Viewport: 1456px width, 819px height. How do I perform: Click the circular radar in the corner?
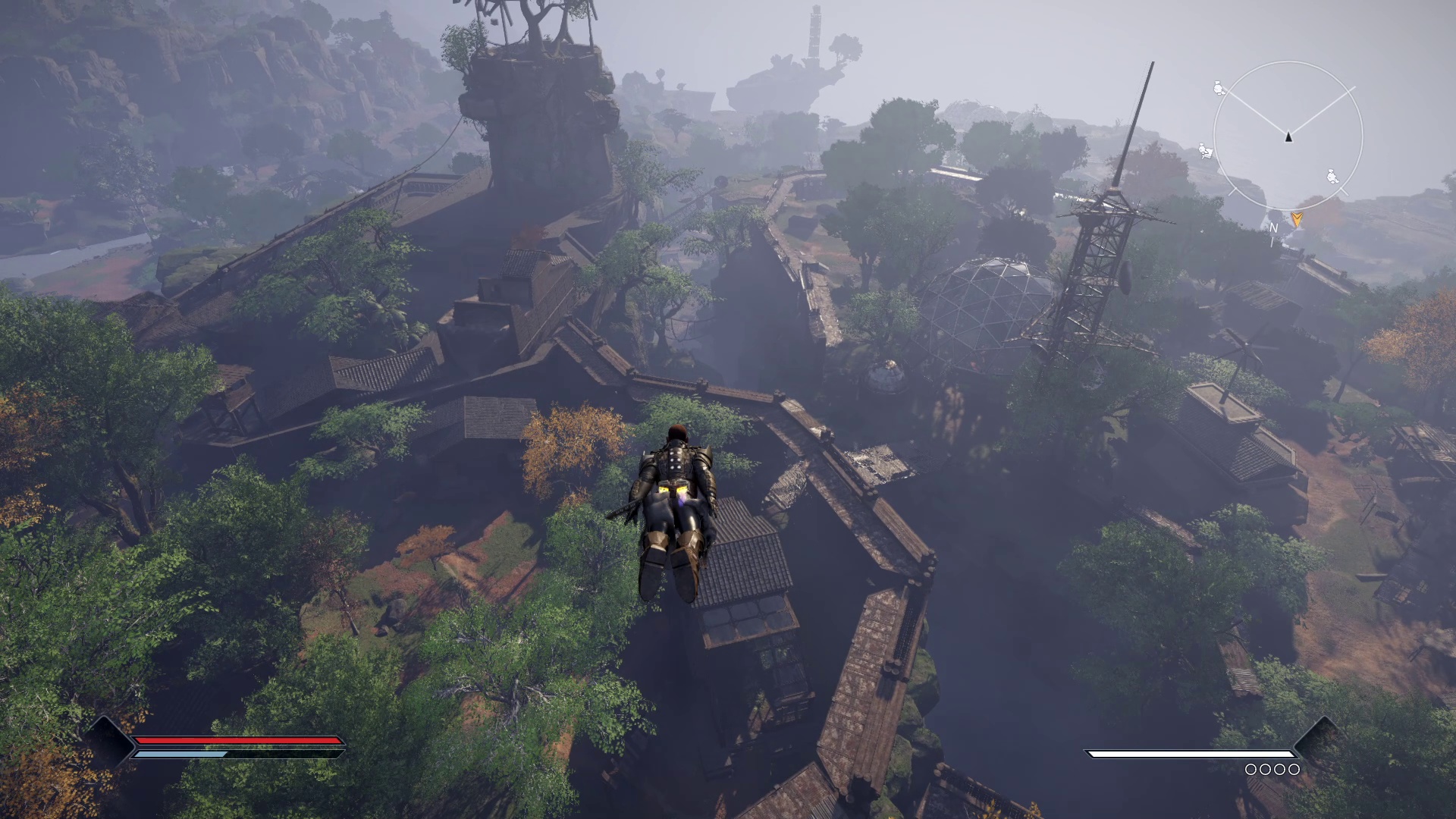(x=1288, y=136)
